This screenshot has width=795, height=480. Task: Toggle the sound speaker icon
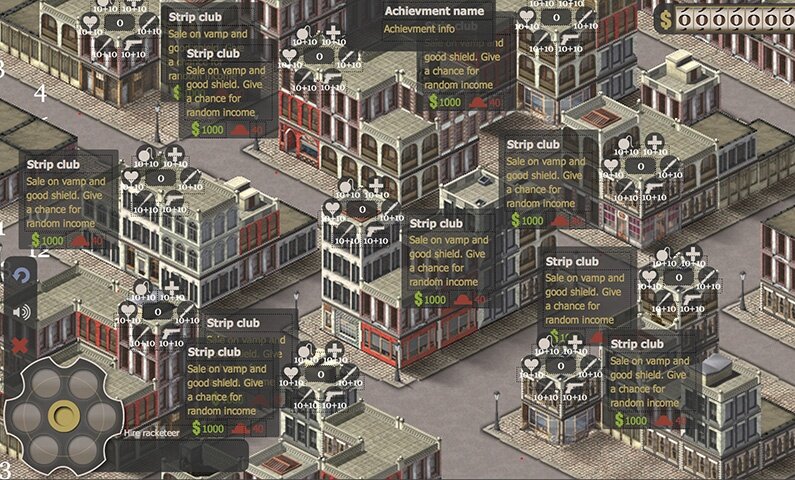20,311
